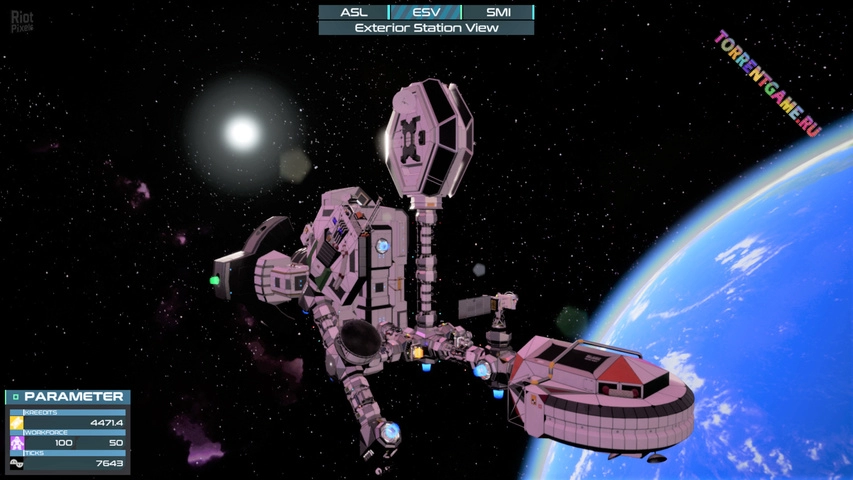Toggle the Parameter panel header
This screenshot has height=480, width=853.
(x=67, y=397)
